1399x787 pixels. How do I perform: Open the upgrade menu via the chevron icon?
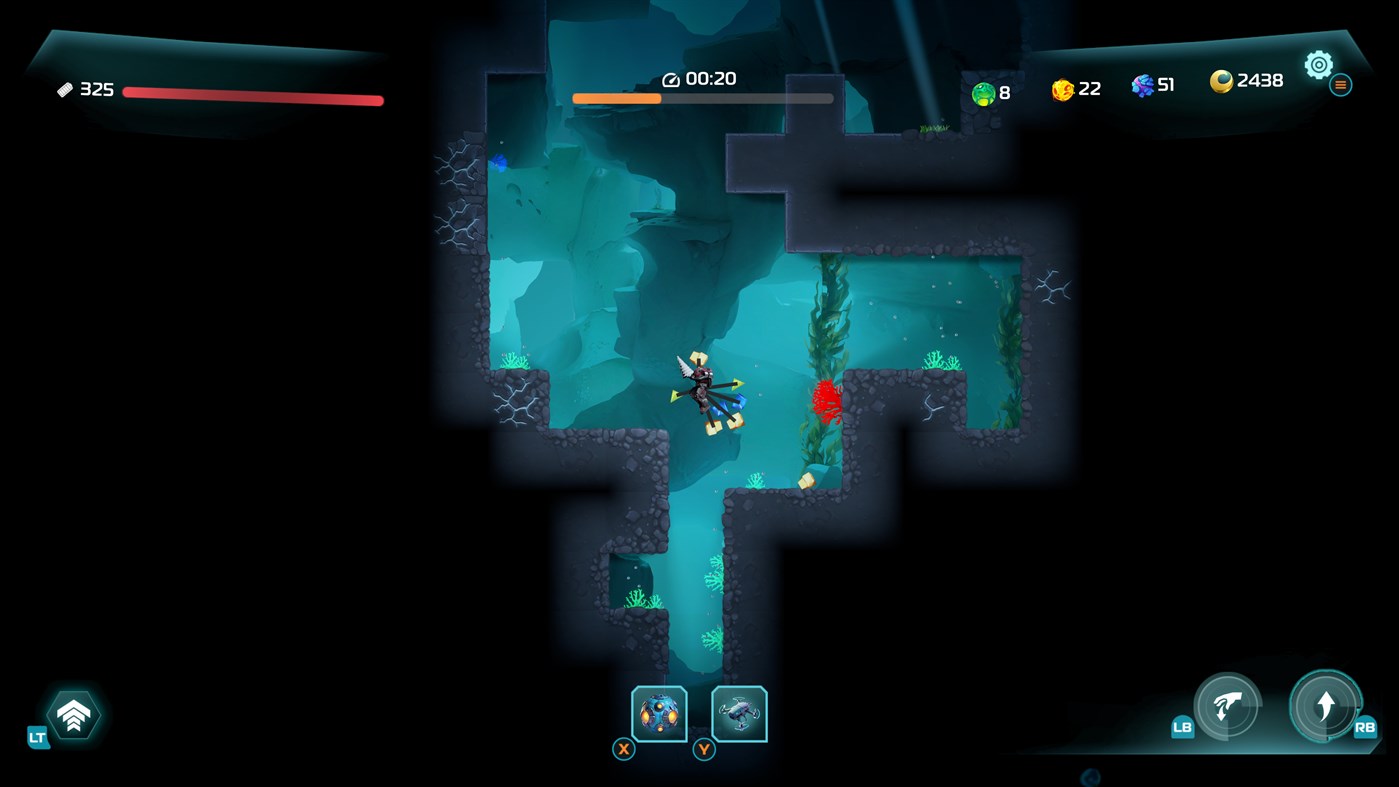[x=73, y=714]
